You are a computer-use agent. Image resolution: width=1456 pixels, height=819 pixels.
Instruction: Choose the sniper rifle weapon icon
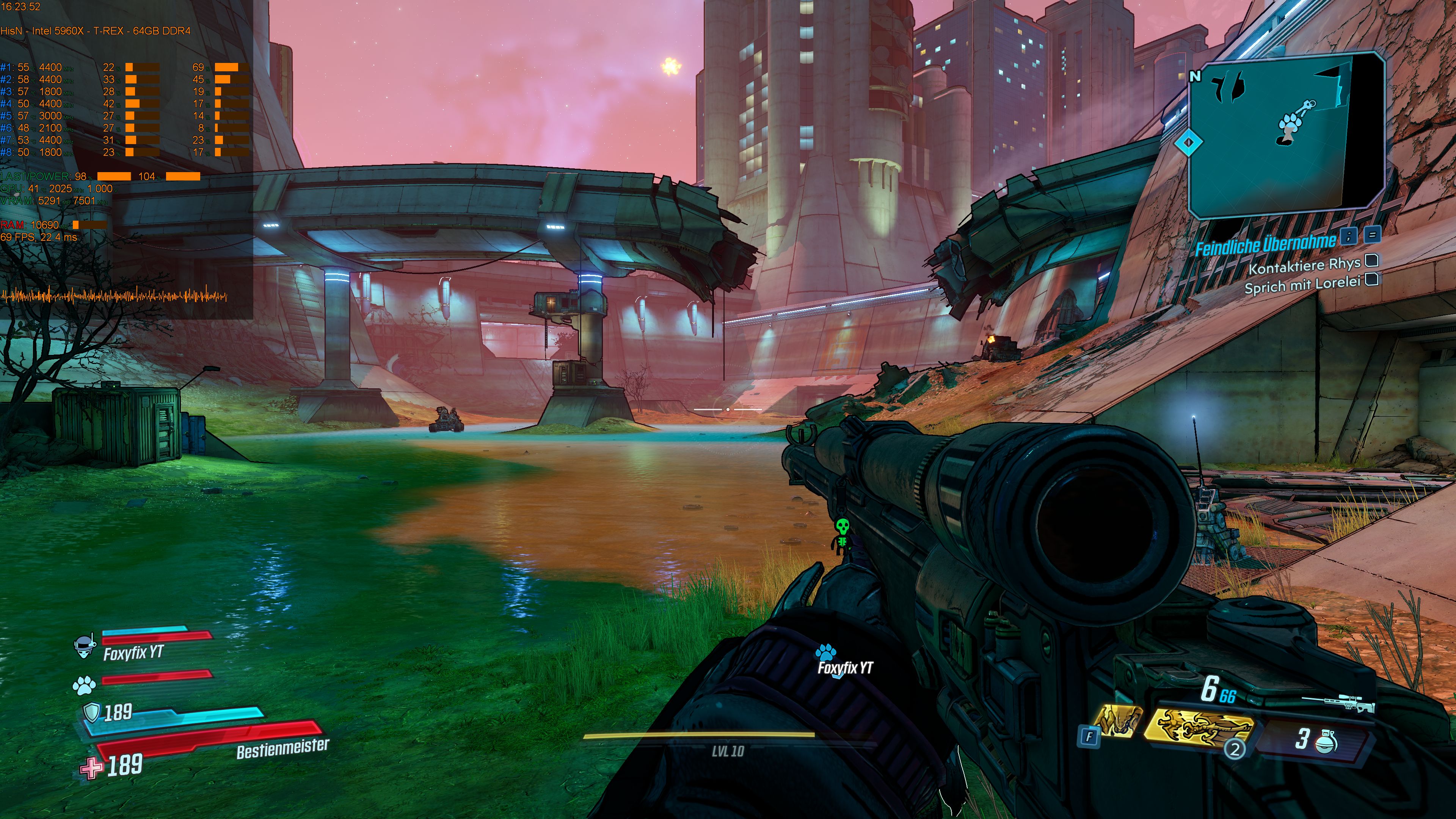pos(1338,704)
